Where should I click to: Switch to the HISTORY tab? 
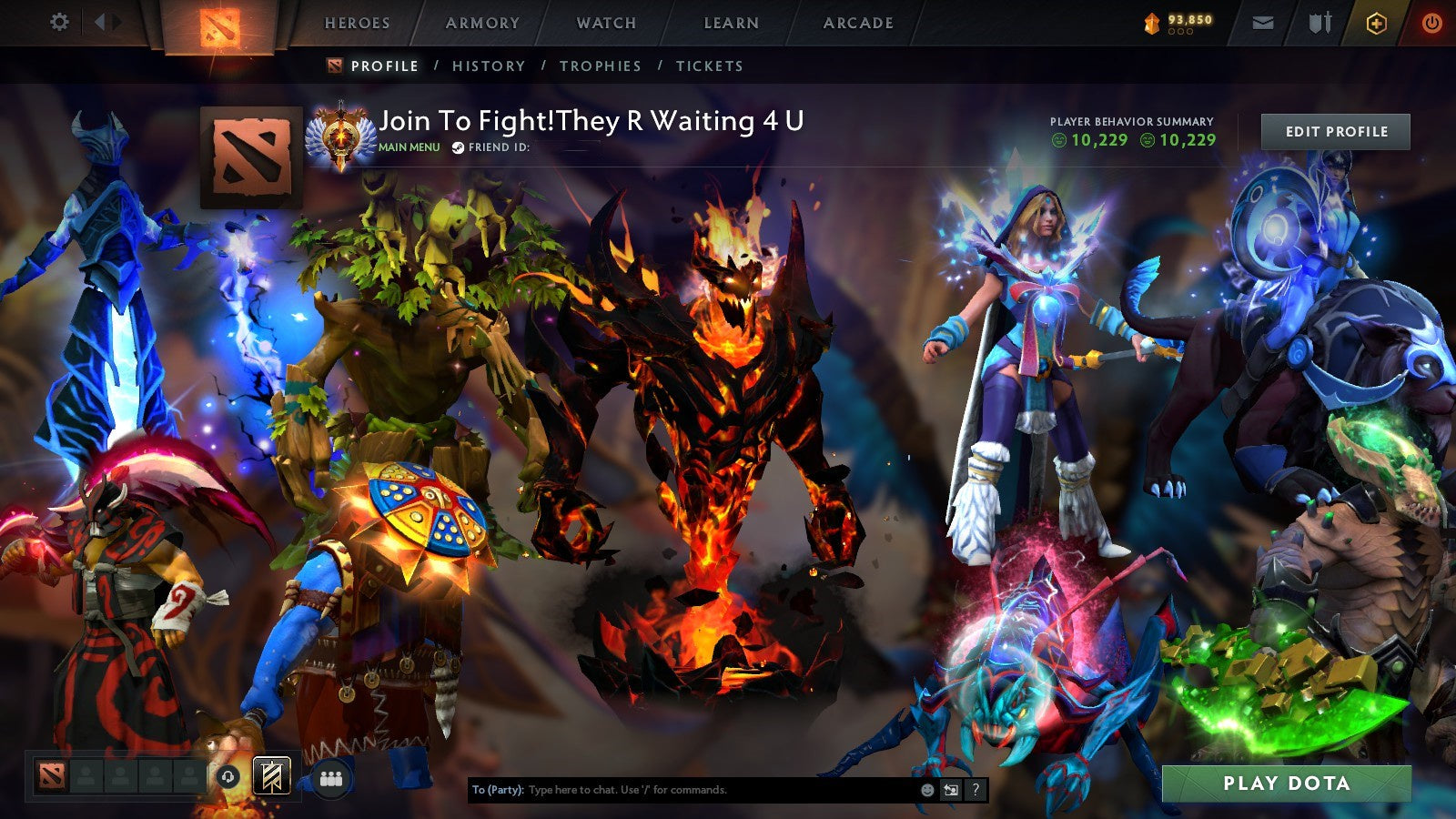[490, 66]
